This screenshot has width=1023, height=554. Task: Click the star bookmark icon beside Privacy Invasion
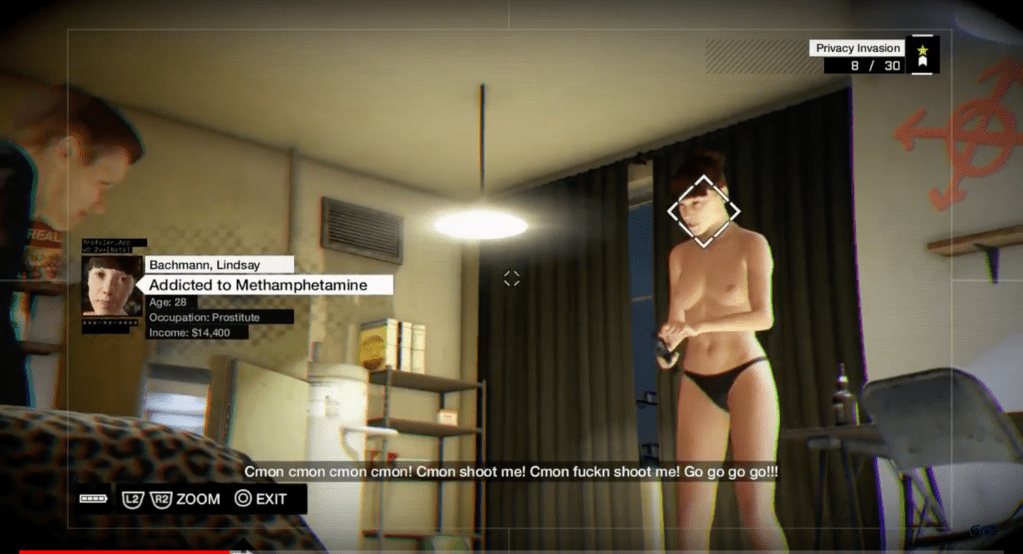click(x=922, y=55)
